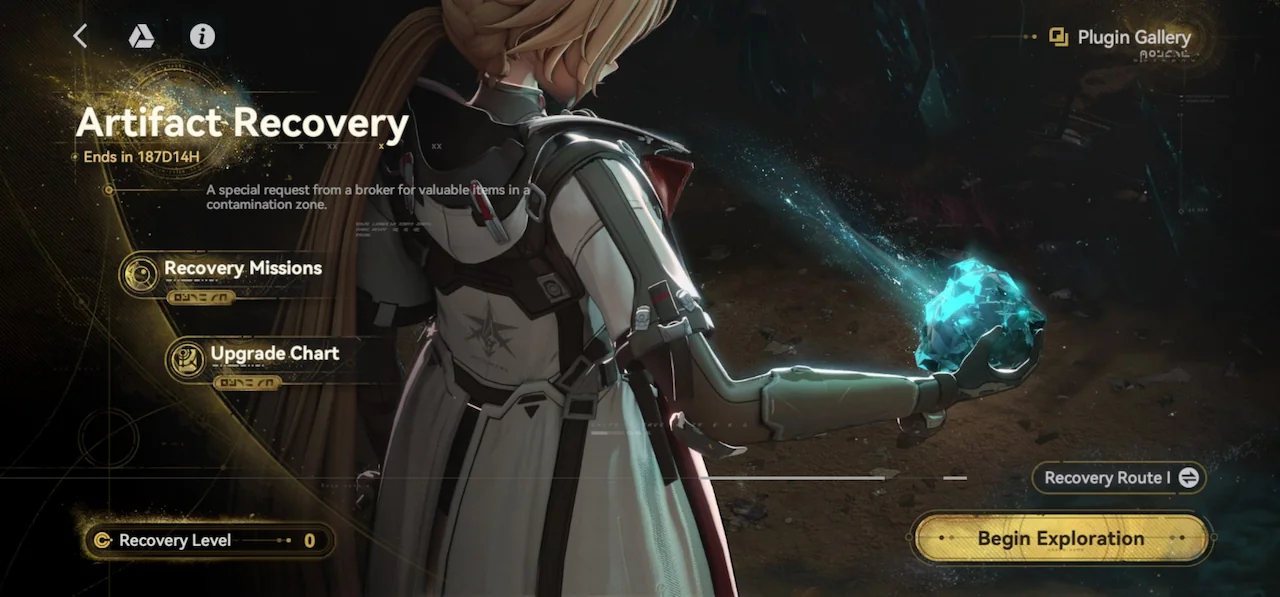This screenshot has width=1280, height=597.
Task: Switch route with Recovery Route I selector
Action: (x=1119, y=478)
